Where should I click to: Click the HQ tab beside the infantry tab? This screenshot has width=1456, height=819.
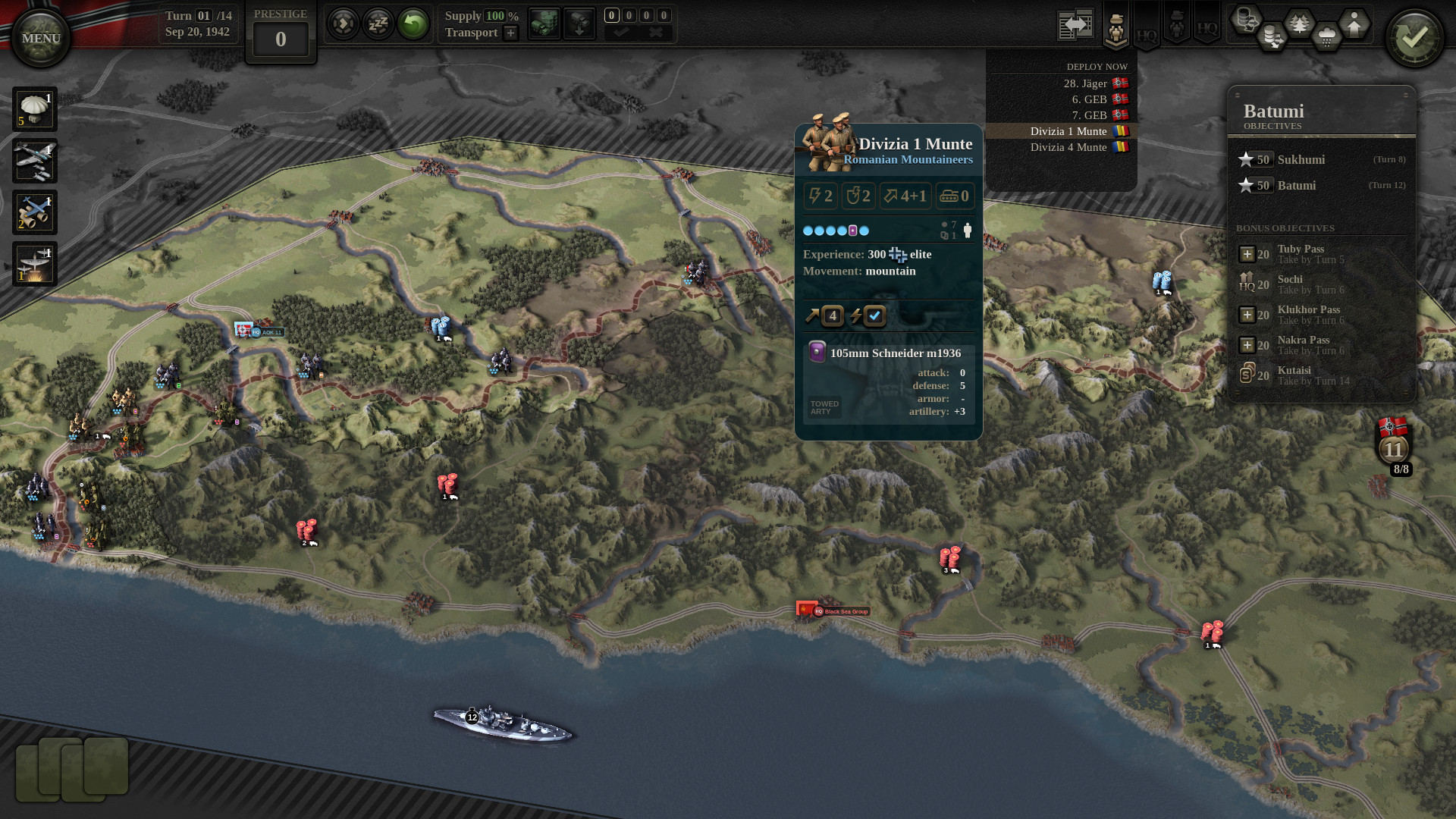[x=1145, y=33]
